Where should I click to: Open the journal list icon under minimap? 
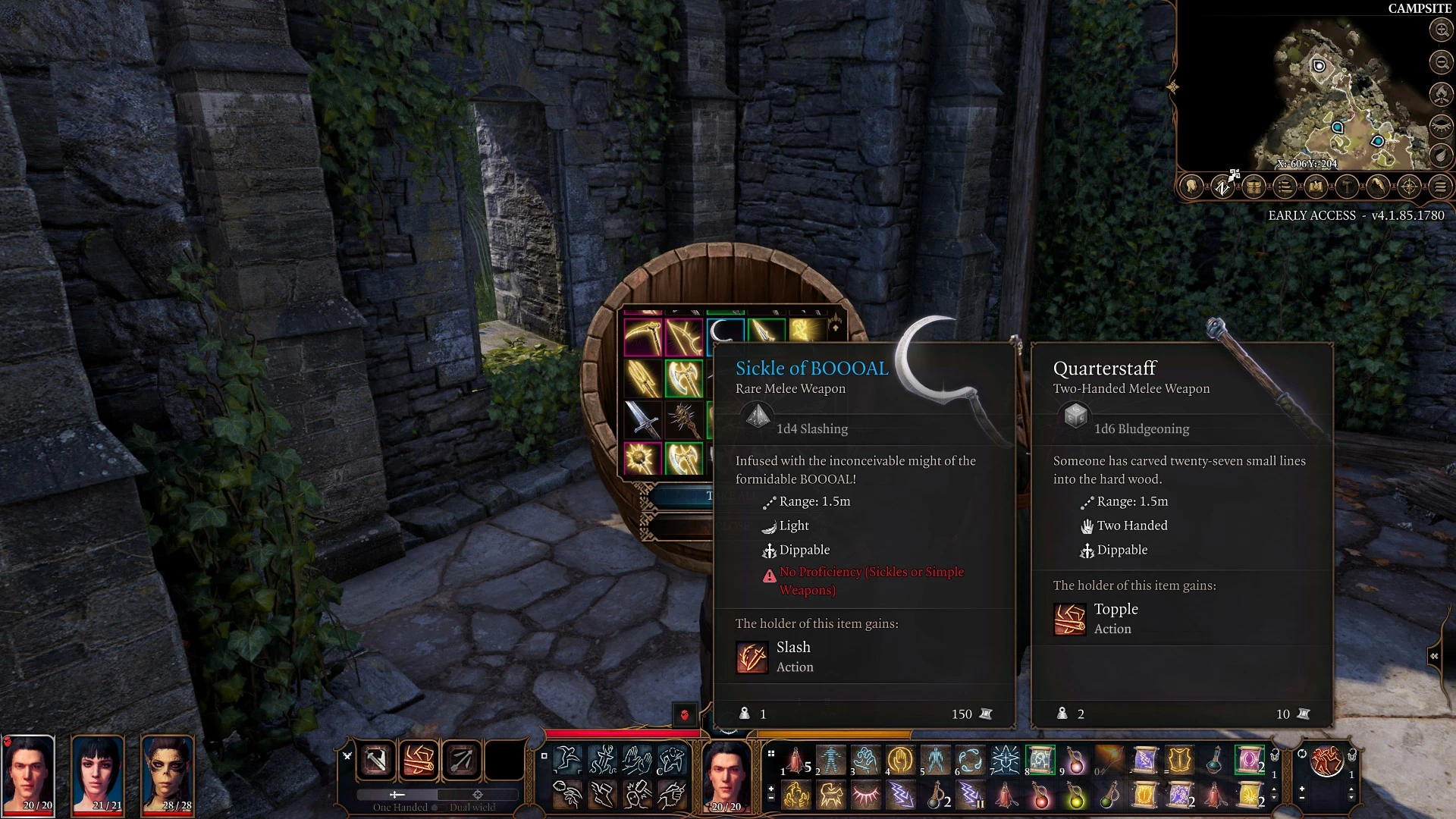(1285, 187)
